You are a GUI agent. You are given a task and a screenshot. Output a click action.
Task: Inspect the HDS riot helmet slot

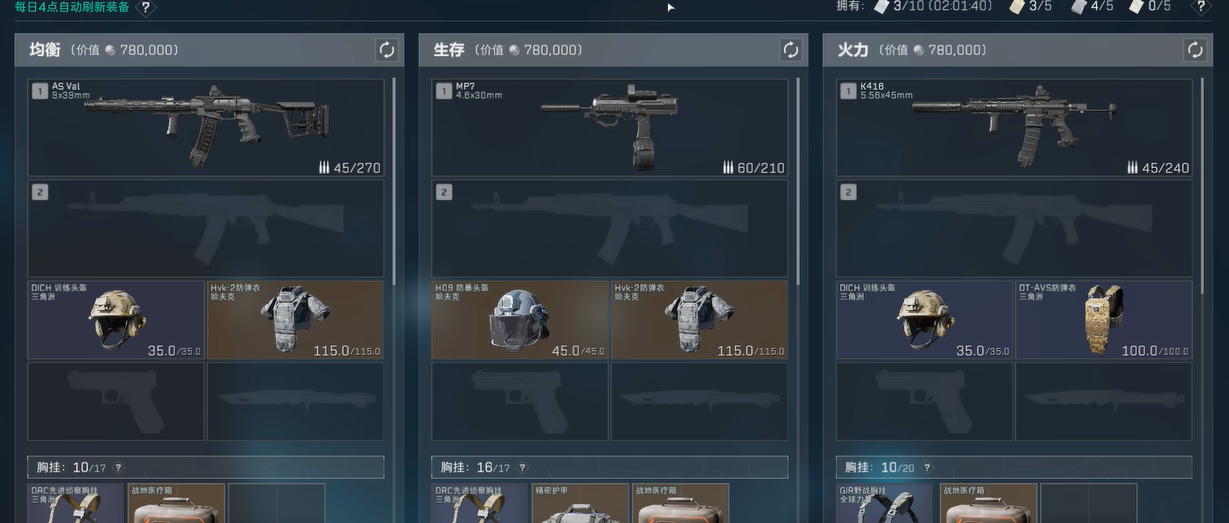(x=520, y=319)
